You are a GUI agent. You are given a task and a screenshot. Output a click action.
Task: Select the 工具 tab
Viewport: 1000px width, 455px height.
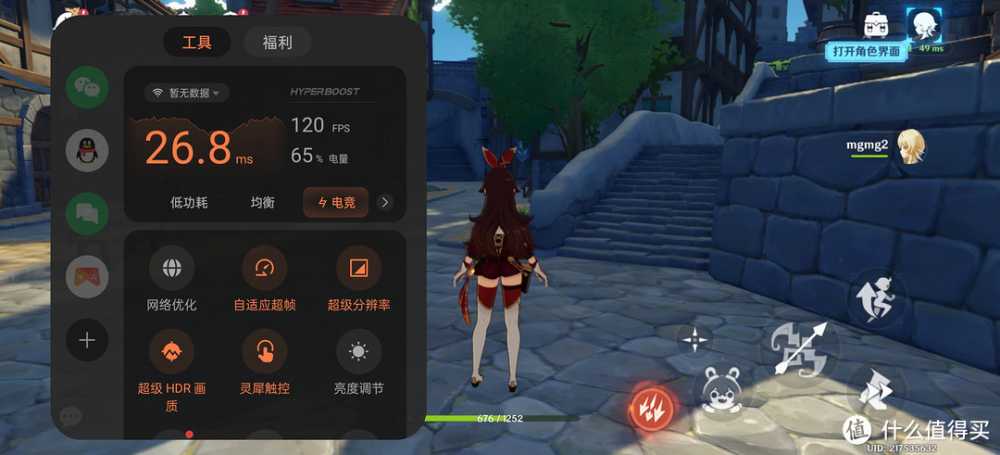tap(197, 43)
